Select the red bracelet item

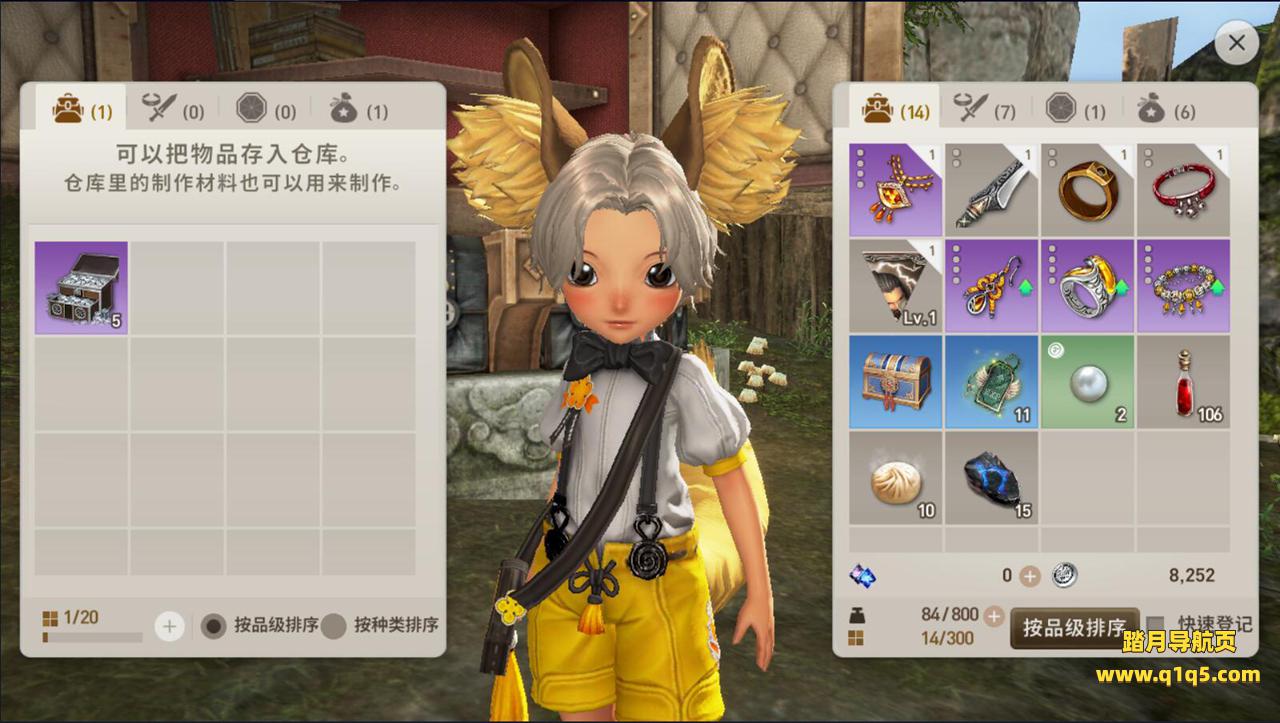point(1183,190)
